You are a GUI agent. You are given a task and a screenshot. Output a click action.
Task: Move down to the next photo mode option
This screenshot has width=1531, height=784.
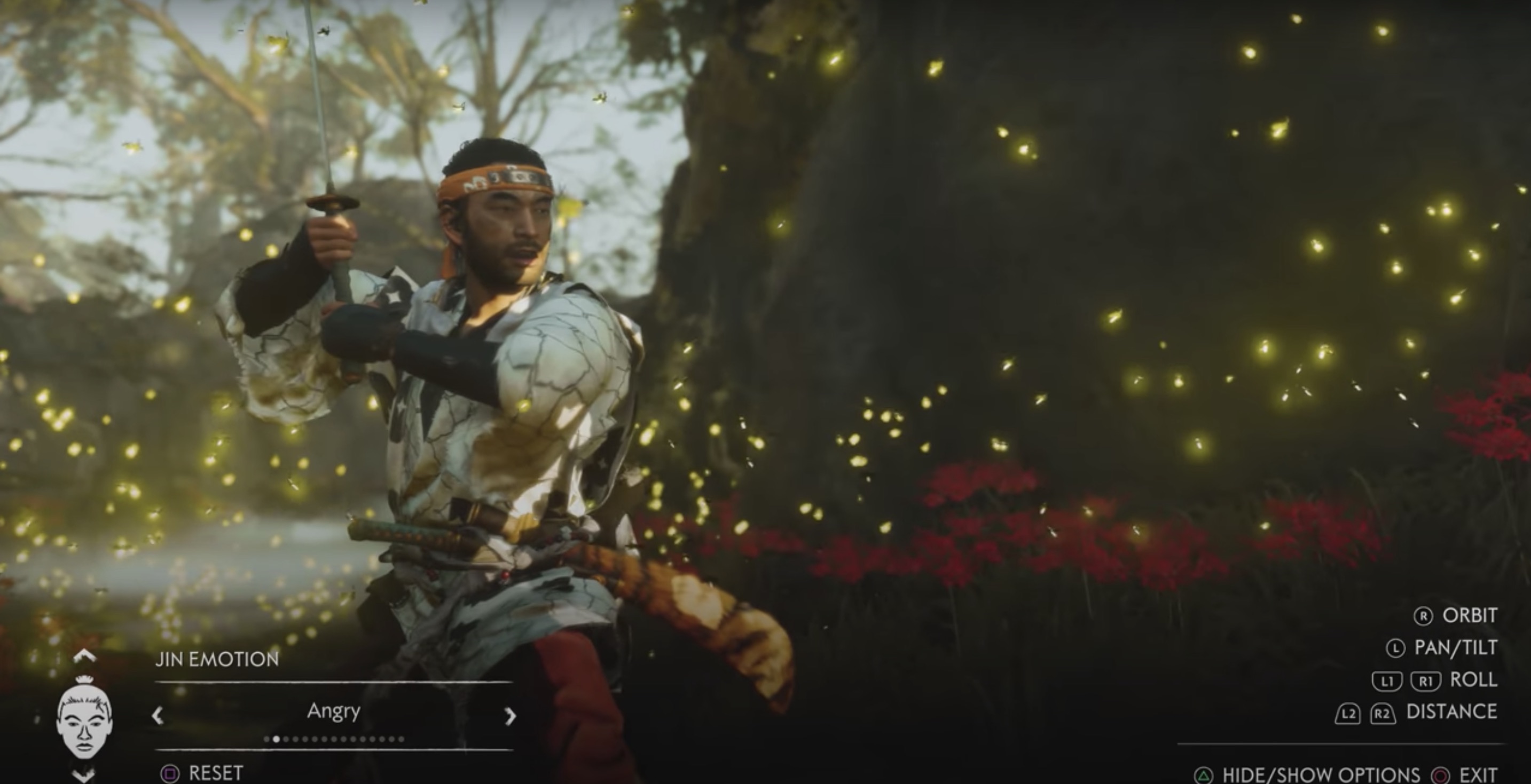pyautogui.click(x=84, y=774)
